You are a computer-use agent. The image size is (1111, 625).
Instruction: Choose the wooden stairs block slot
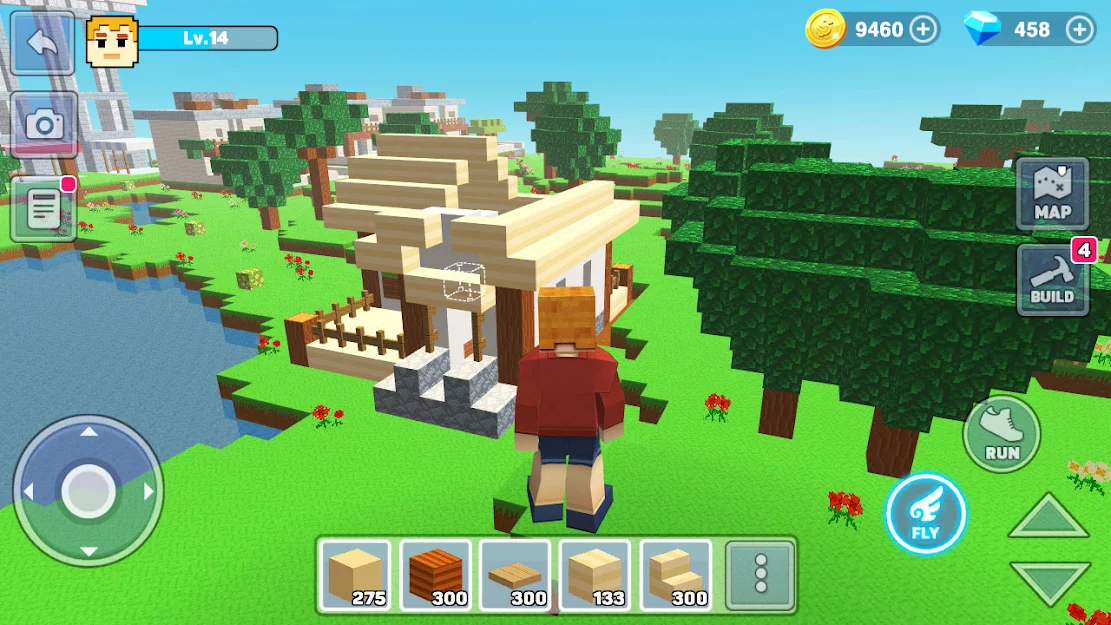coord(675,575)
